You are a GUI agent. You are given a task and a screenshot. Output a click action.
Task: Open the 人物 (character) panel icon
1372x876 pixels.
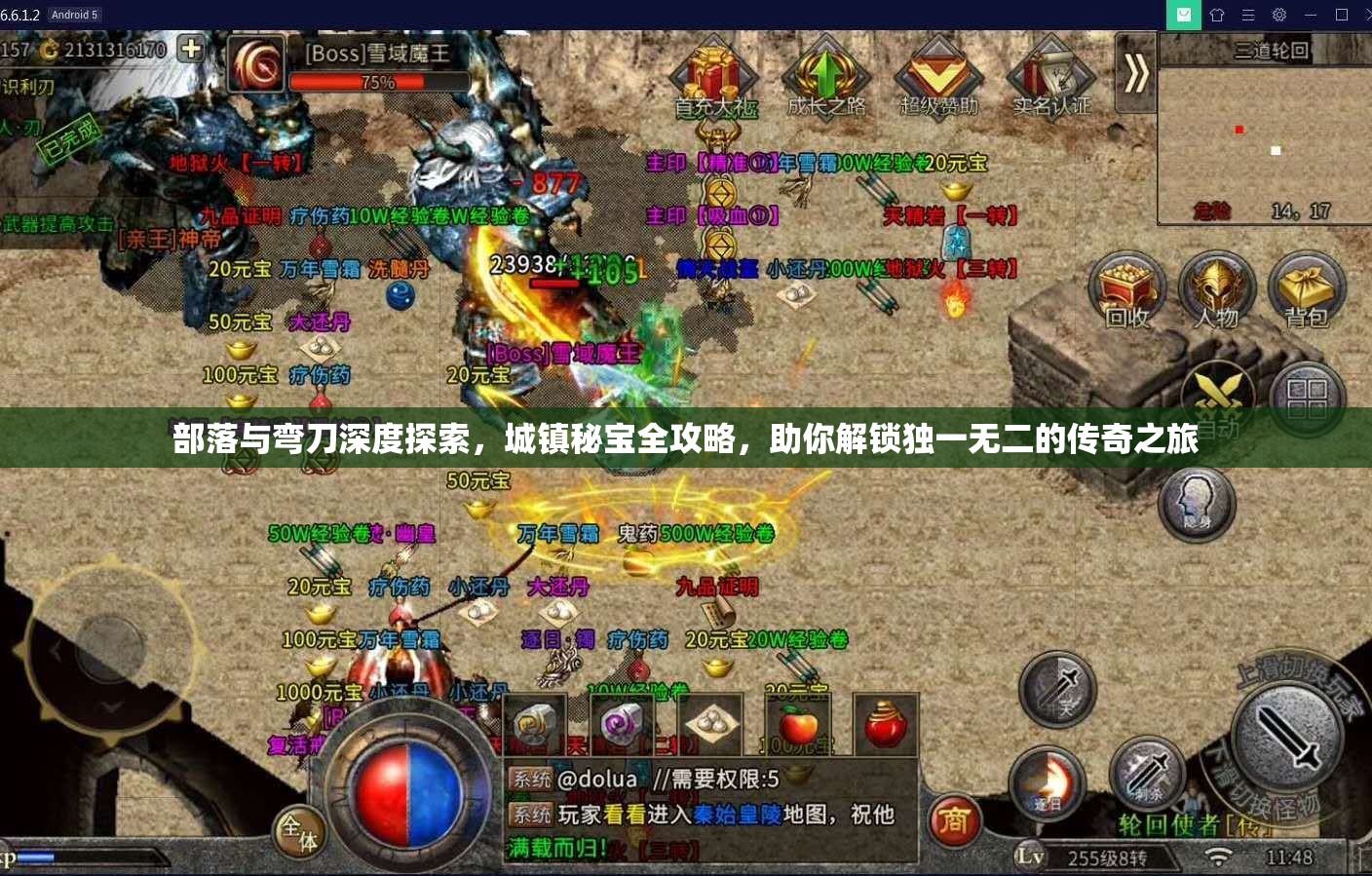(1217, 287)
